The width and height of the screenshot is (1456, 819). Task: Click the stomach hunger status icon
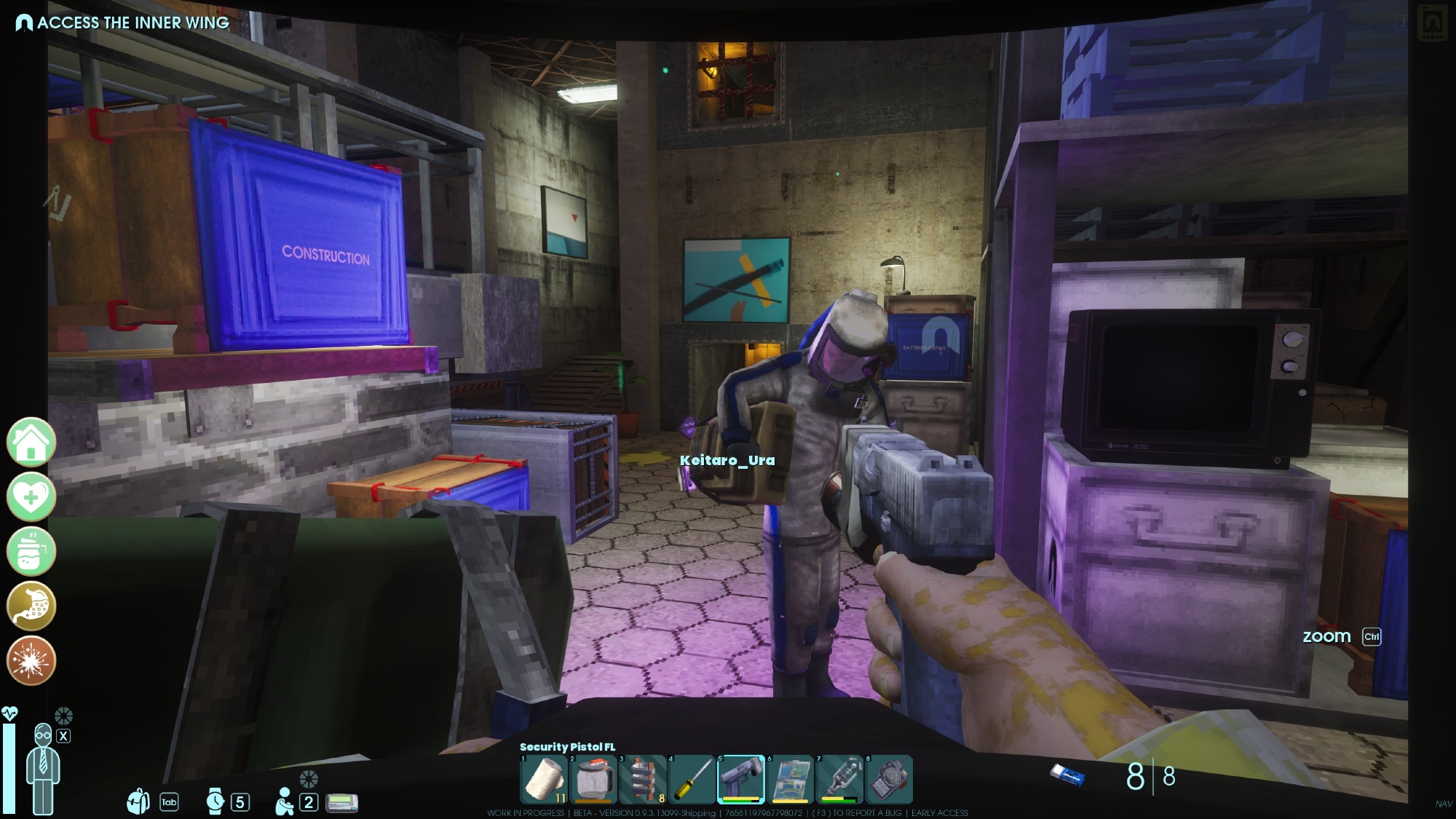coord(31,606)
